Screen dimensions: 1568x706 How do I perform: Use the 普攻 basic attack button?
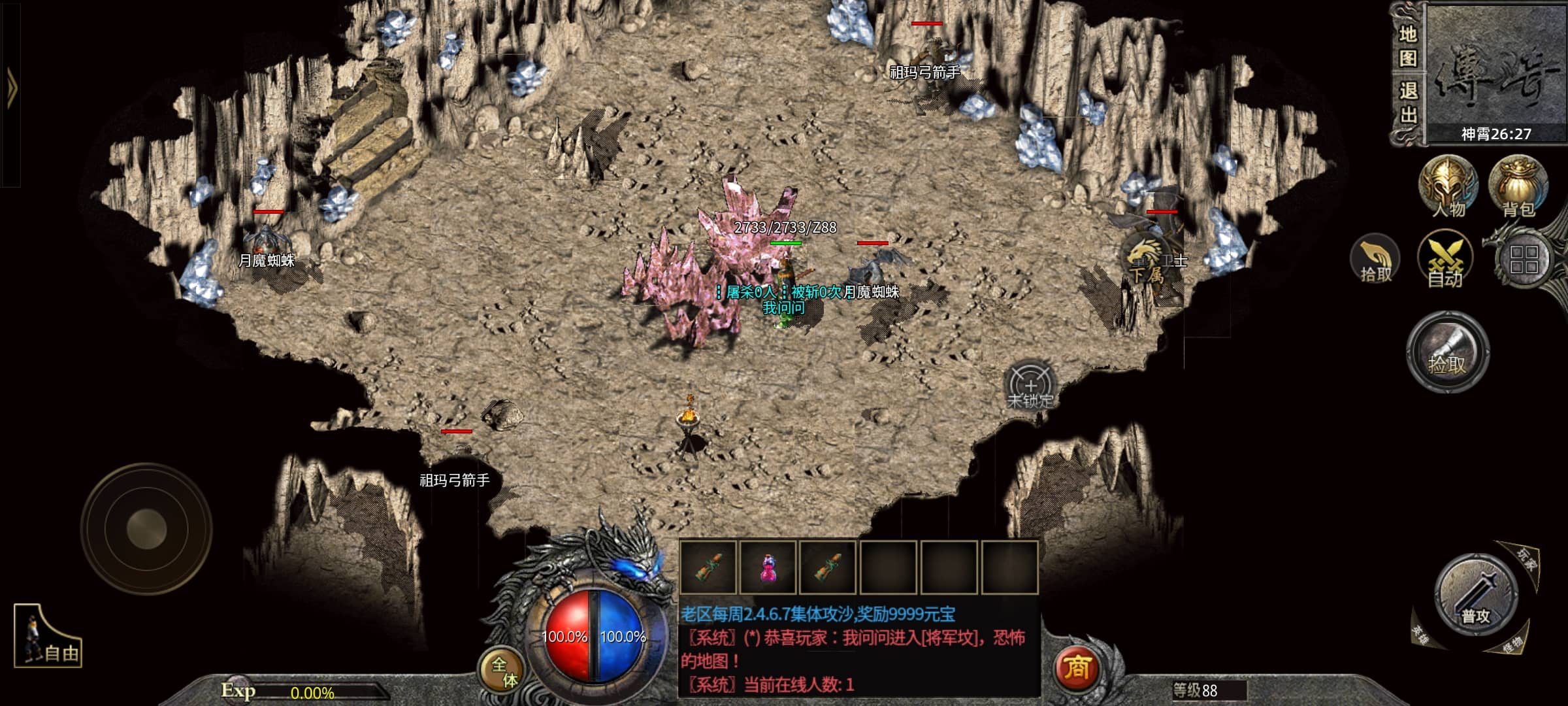tap(1476, 596)
